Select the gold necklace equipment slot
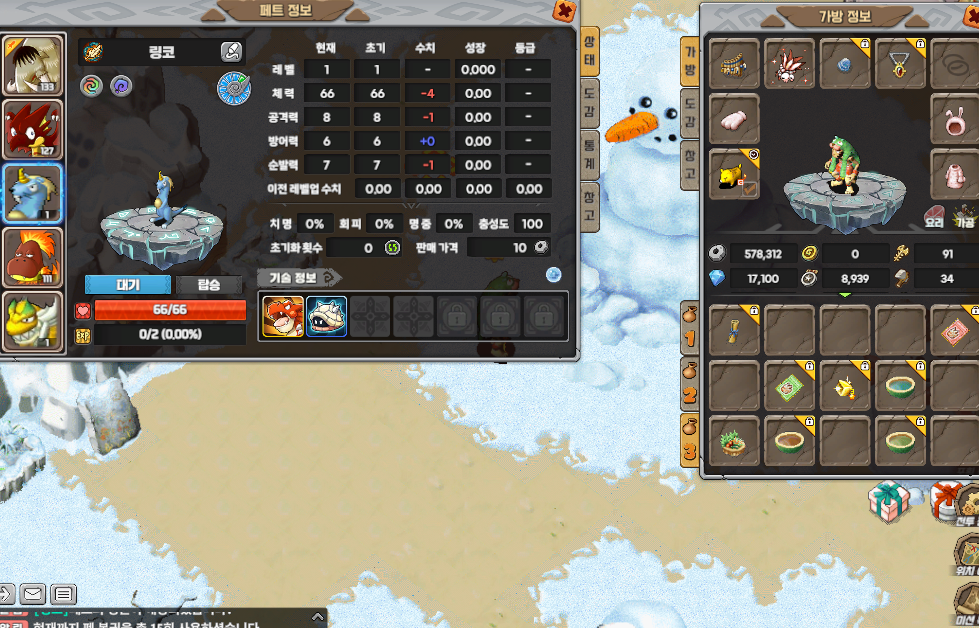The width and height of the screenshot is (979, 628). pos(899,65)
